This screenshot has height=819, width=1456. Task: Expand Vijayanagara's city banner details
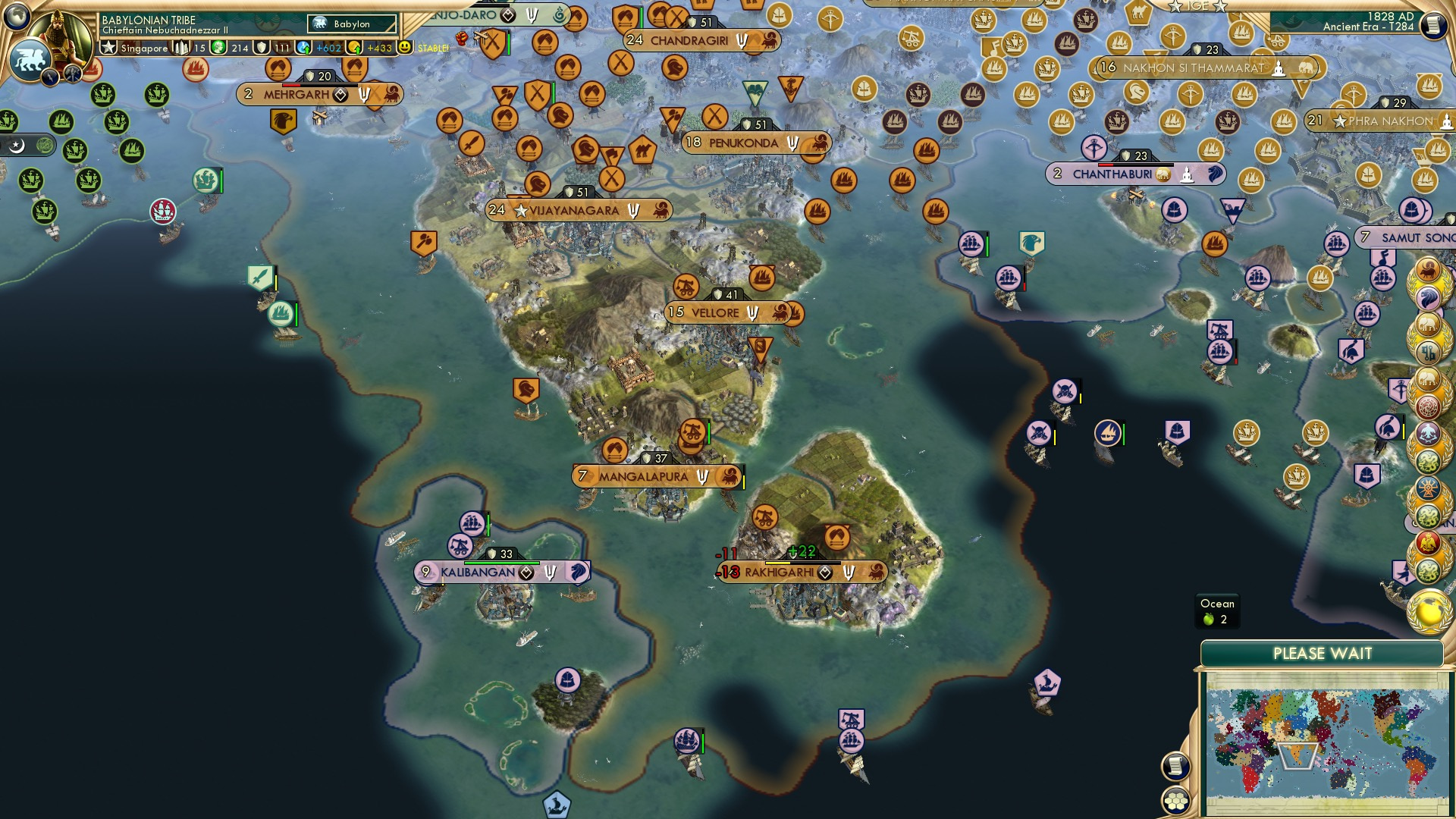point(580,209)
